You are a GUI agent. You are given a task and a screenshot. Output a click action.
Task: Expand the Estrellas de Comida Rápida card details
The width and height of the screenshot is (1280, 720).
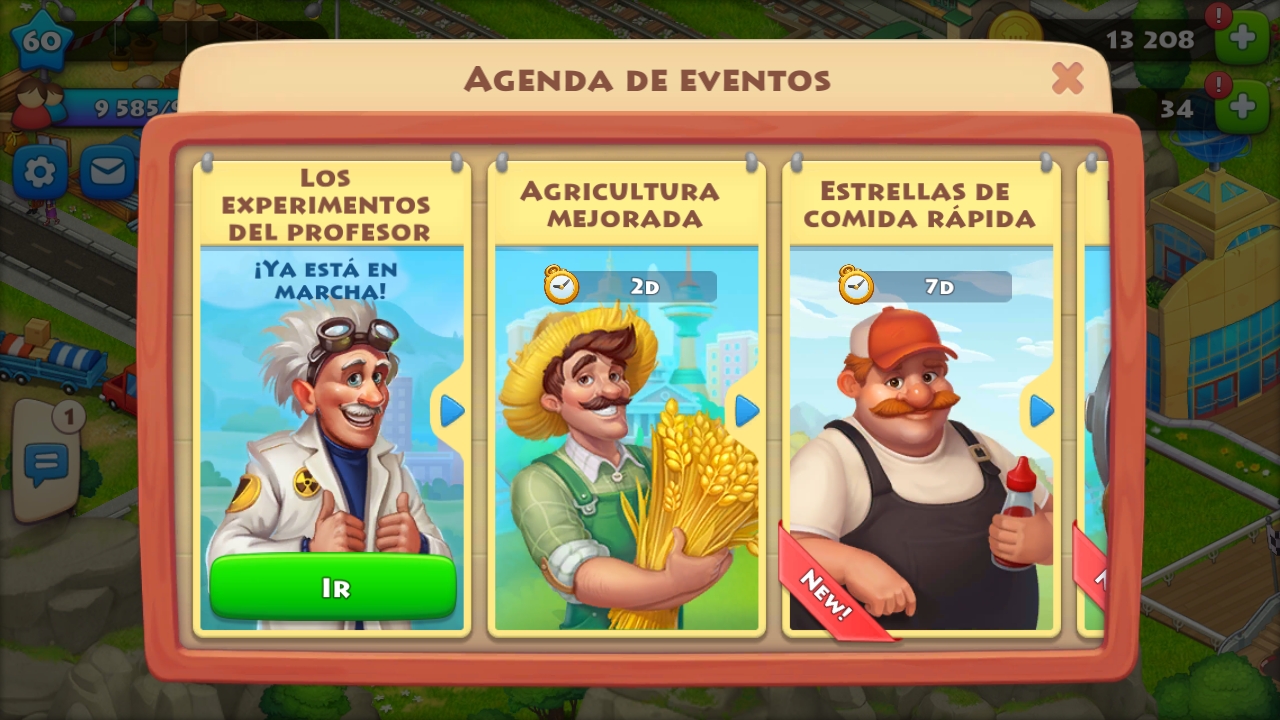[1040, 411]
